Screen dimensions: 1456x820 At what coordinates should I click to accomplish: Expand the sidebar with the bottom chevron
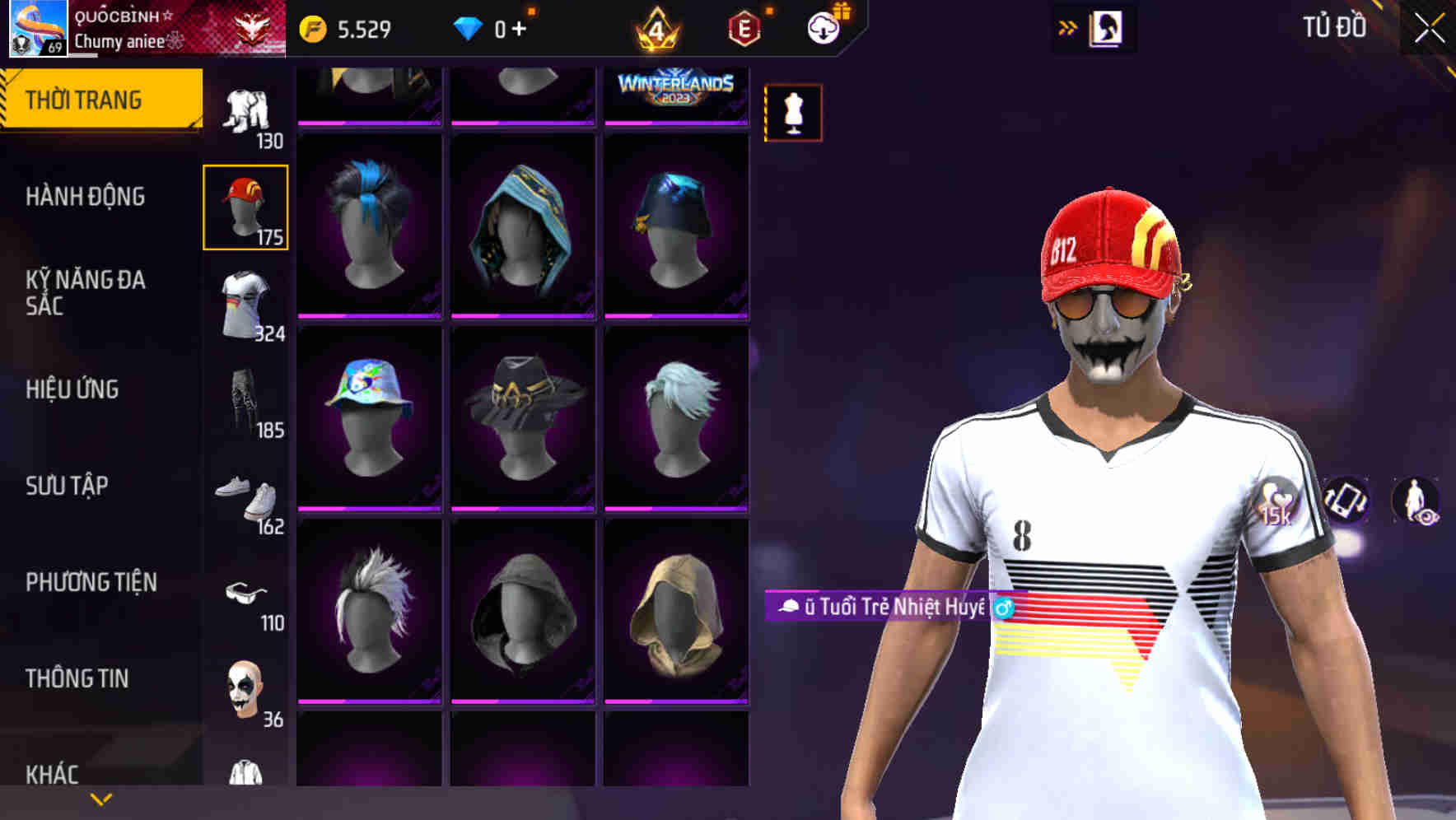(100, 799)
